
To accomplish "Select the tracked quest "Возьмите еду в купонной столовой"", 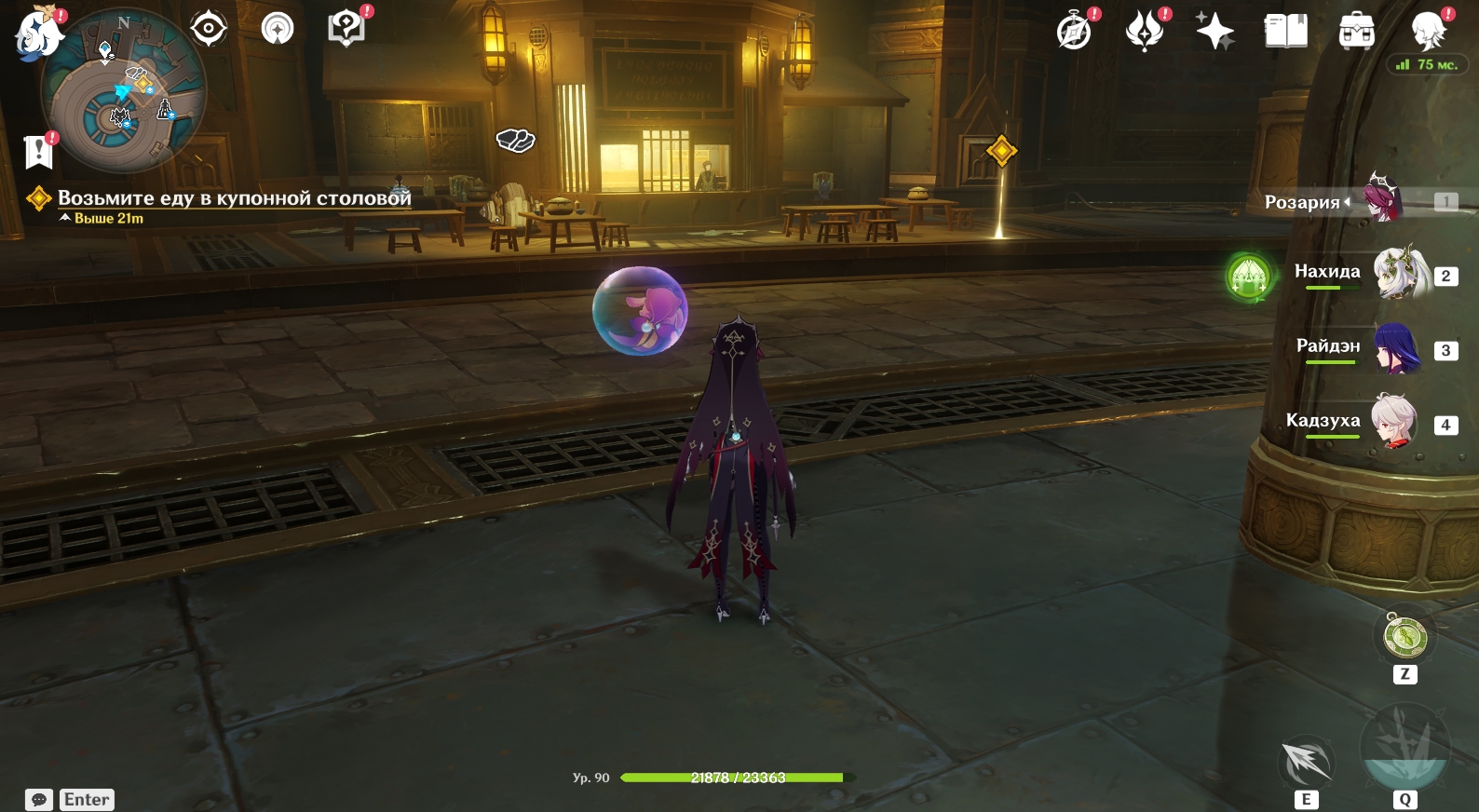I will coord(234,198).
